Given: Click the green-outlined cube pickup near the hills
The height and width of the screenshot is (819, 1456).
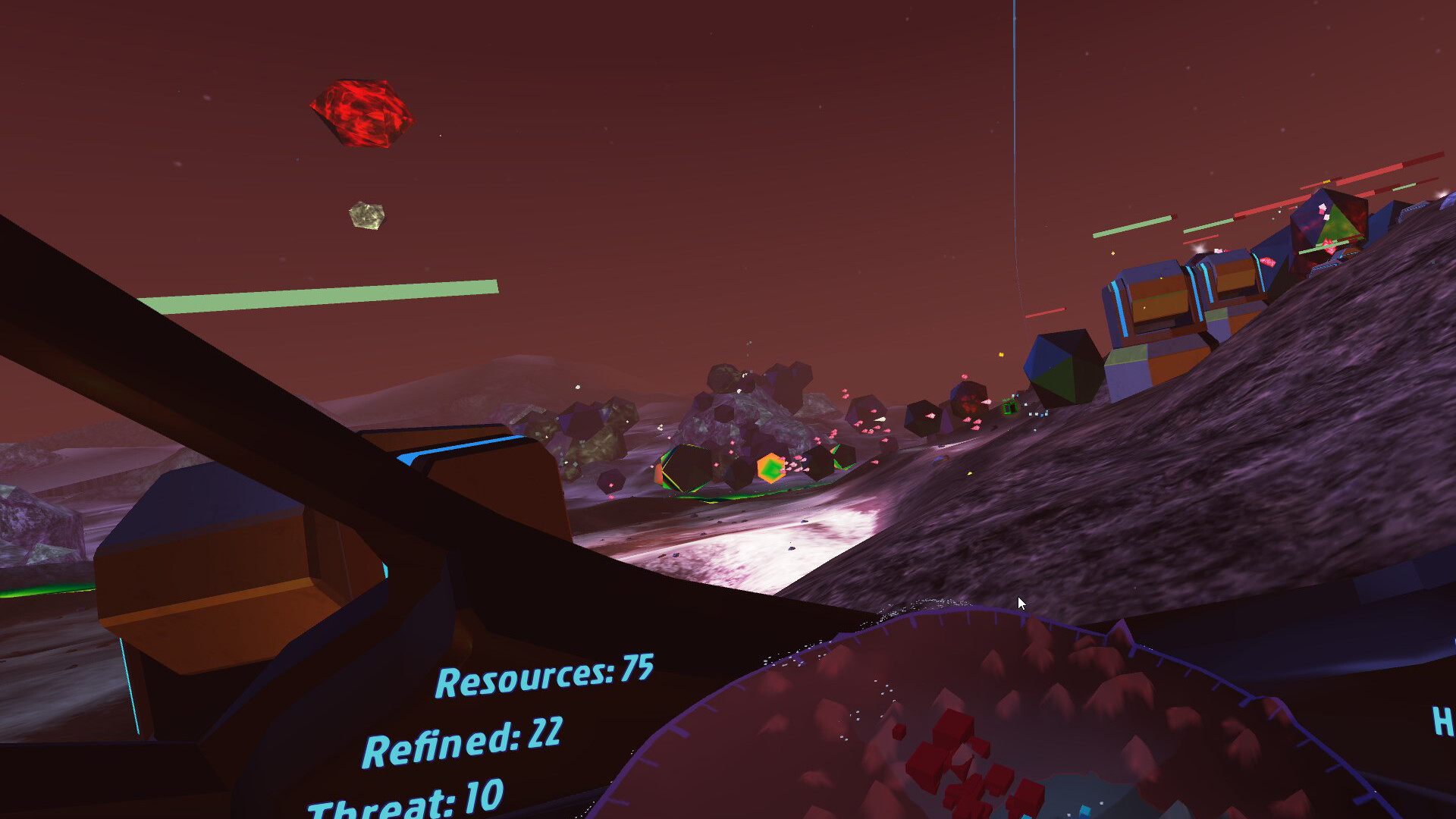Looking at the screenshot, I should (x=1010, y=408).
